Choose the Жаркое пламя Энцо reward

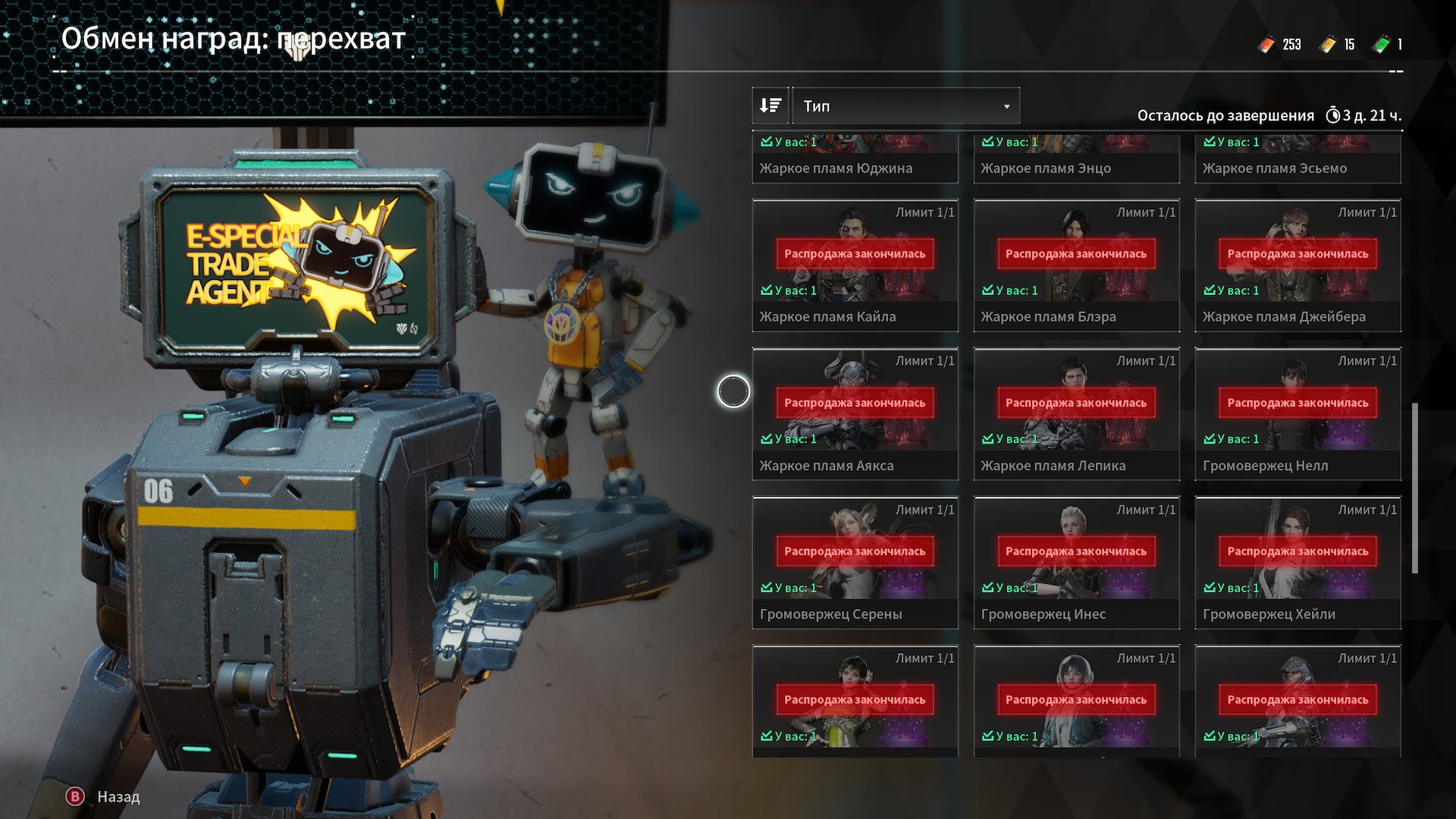[1076, 159]
